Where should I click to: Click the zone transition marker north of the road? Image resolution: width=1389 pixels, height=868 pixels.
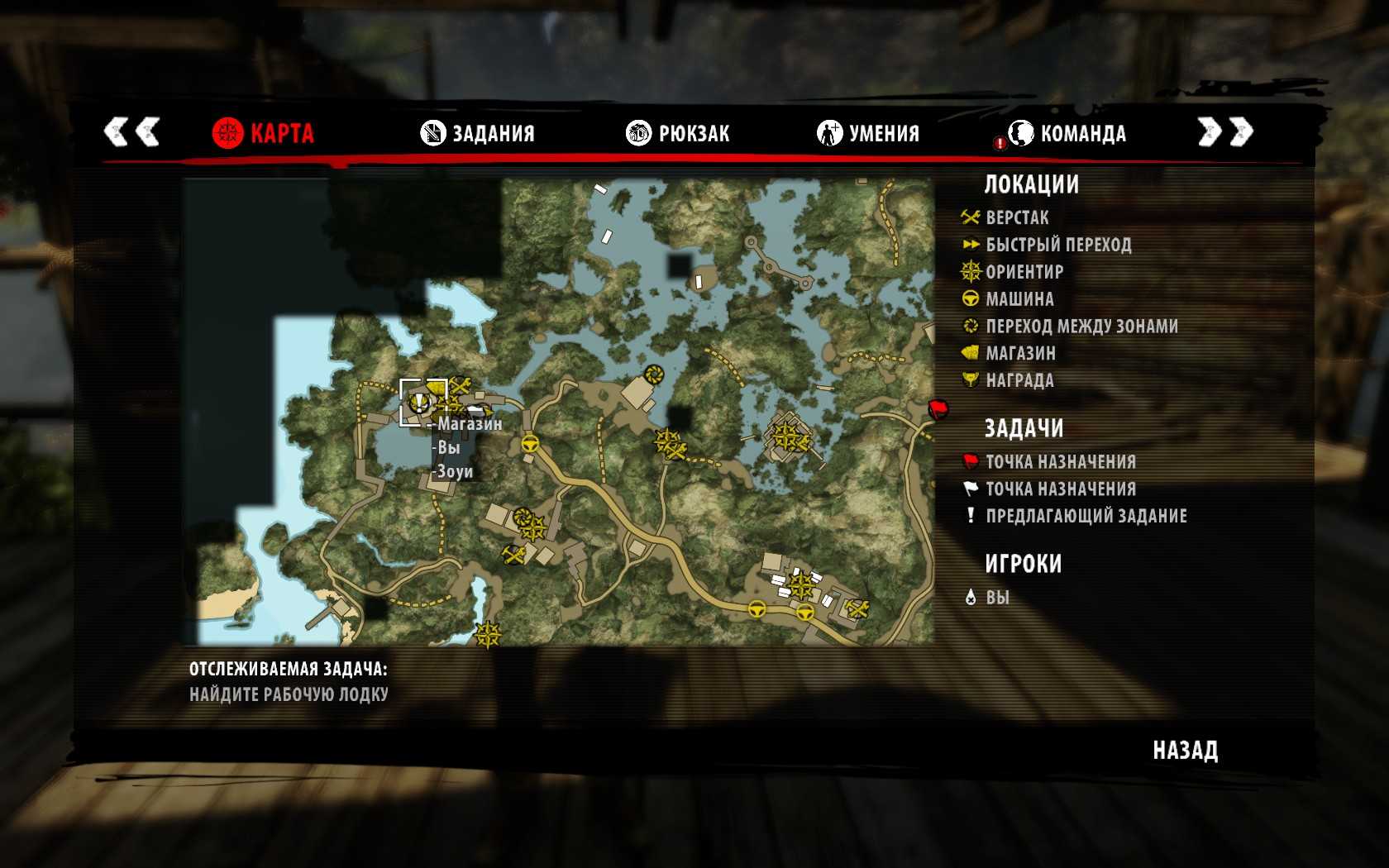654,374
